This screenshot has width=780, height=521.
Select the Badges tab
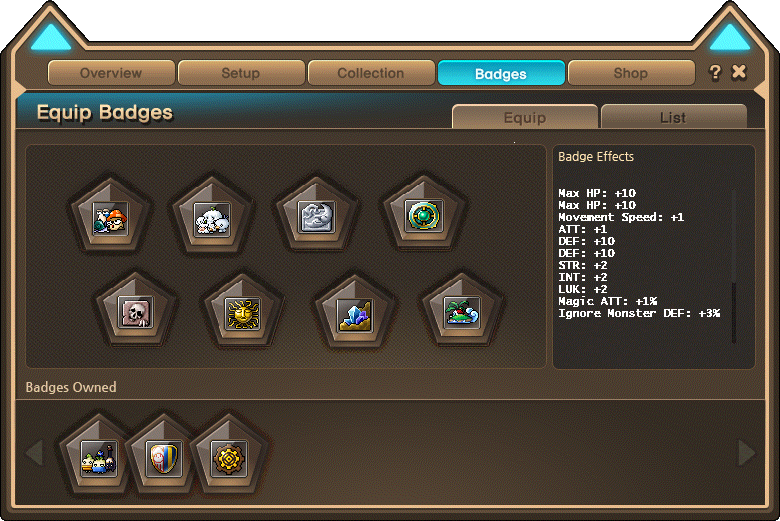click(x=501, y=73)
